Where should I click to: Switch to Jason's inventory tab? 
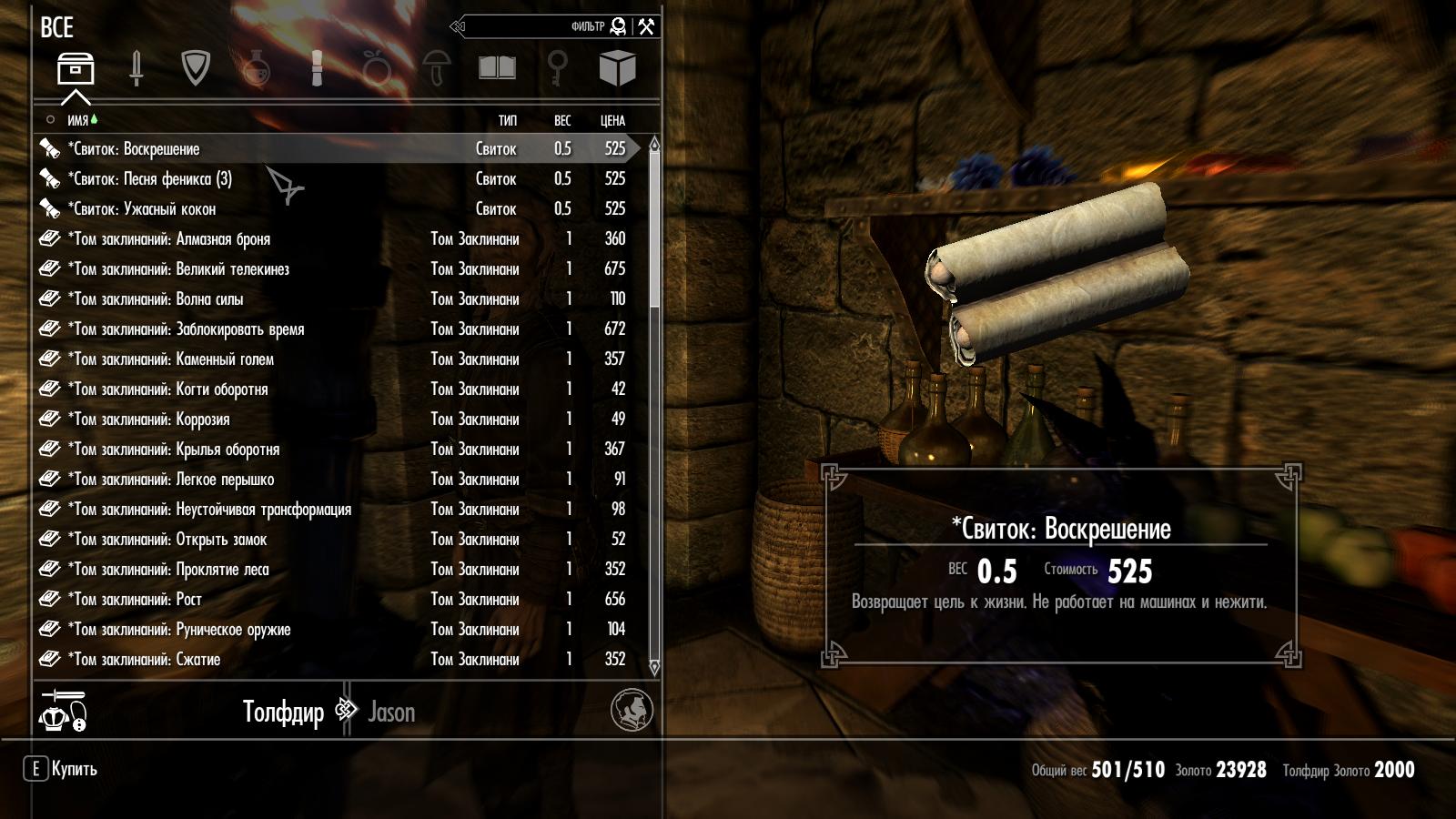click(x=391, y=712)
